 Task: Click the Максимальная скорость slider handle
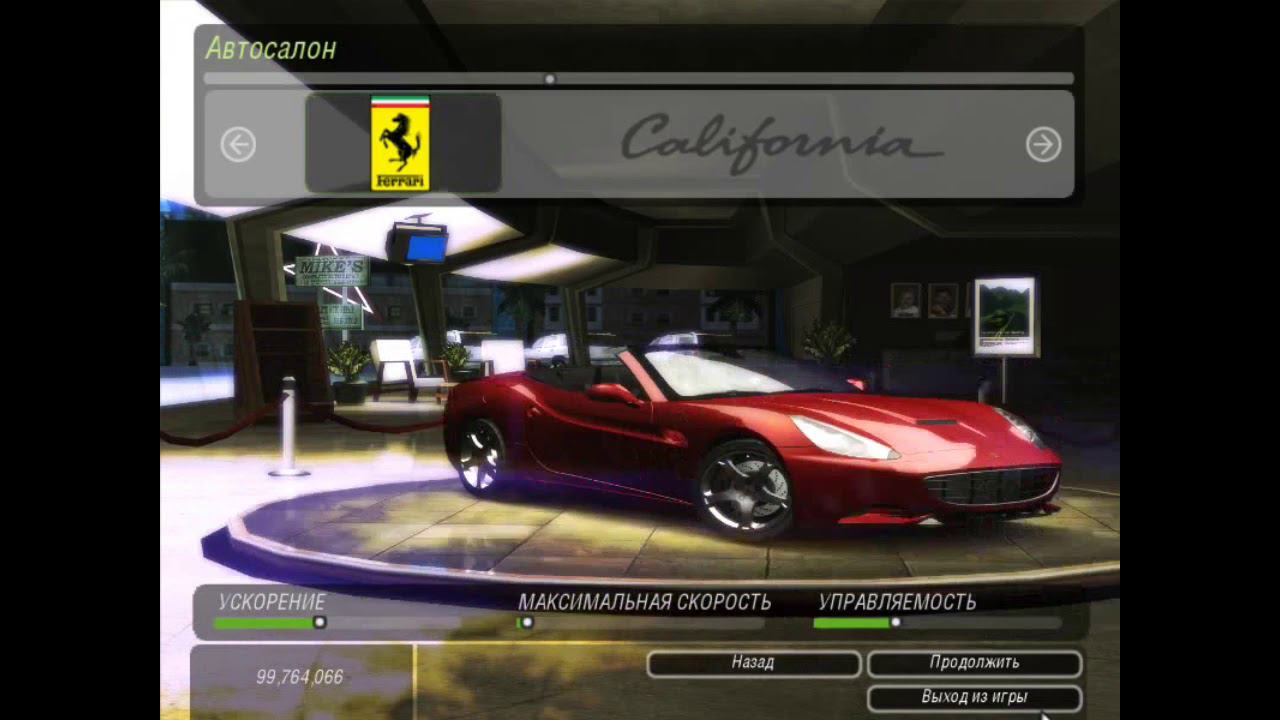click(x=526, y=622)
